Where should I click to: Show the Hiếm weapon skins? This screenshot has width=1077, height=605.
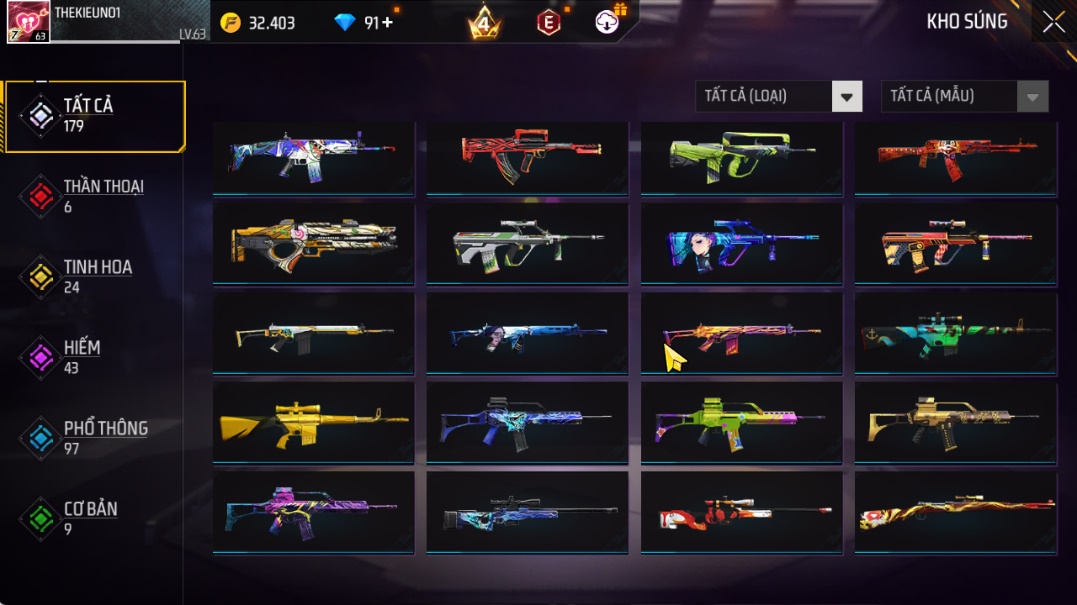(95, 357)
